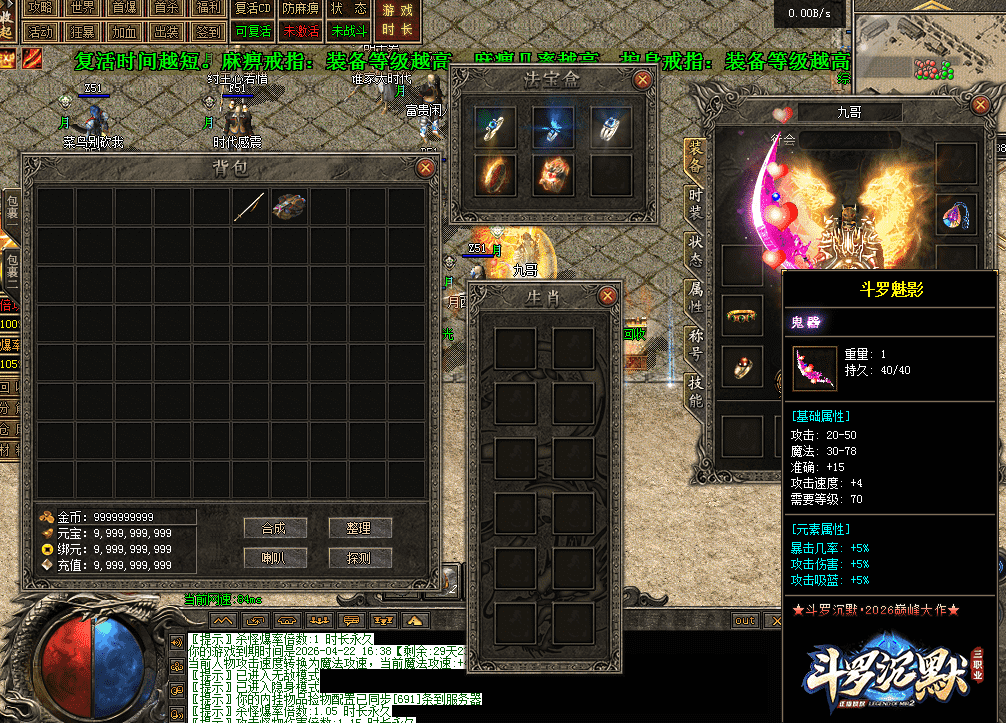Click the 合成 synthesize button
1006x723 pixels.
tap(274, 528)
